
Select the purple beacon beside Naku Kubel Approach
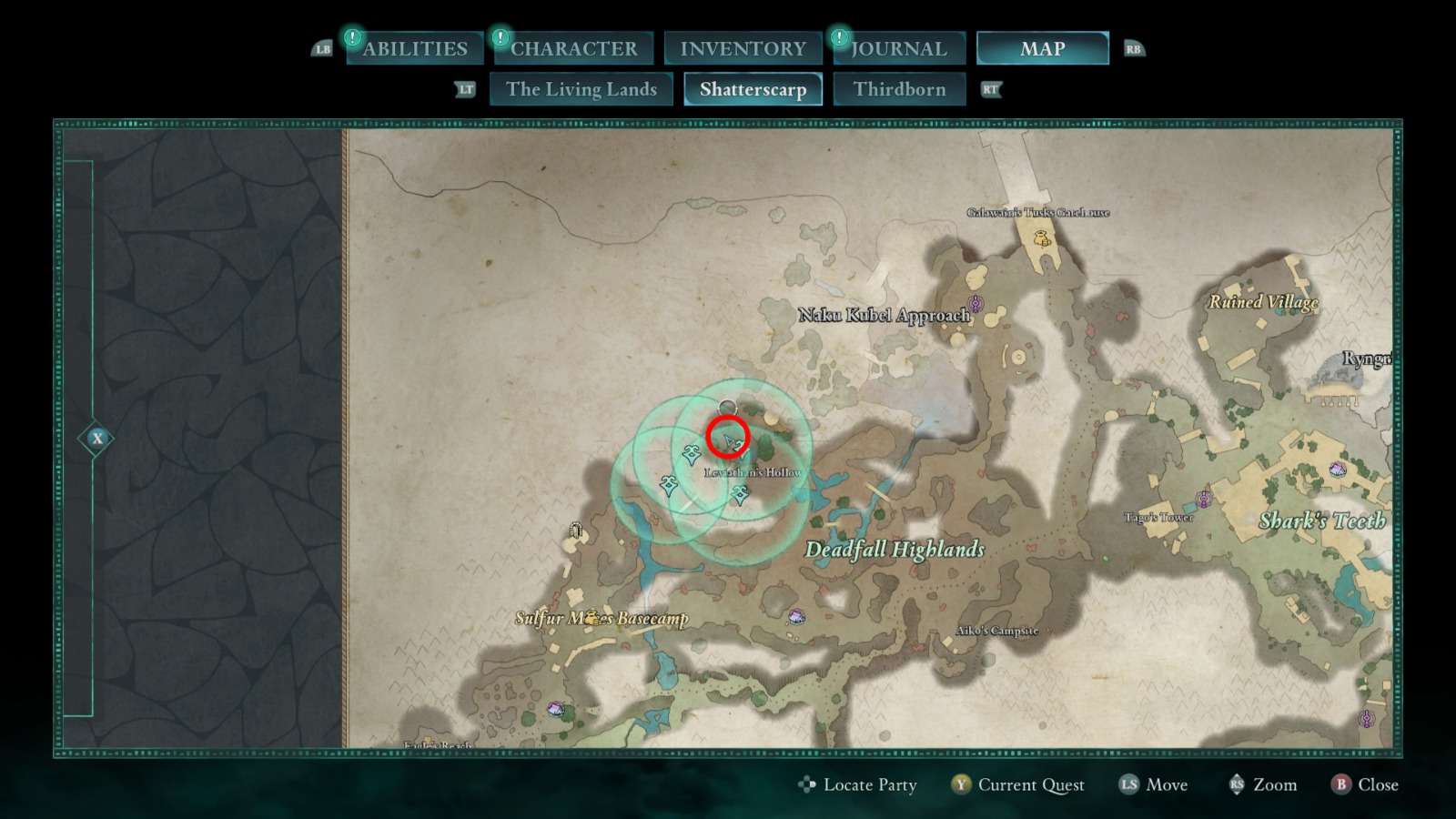point(976,303)
